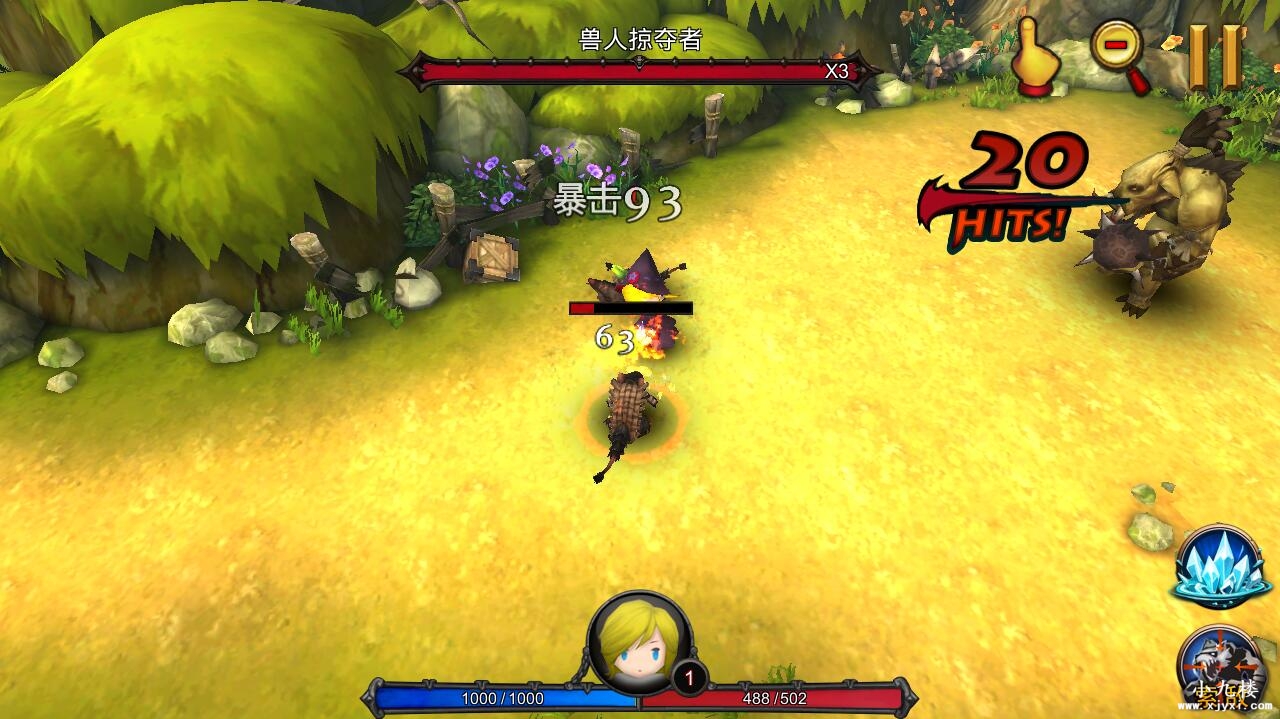Use the wolf beast skill icon
1280x719 pixels.
[x=1219, y=666]
